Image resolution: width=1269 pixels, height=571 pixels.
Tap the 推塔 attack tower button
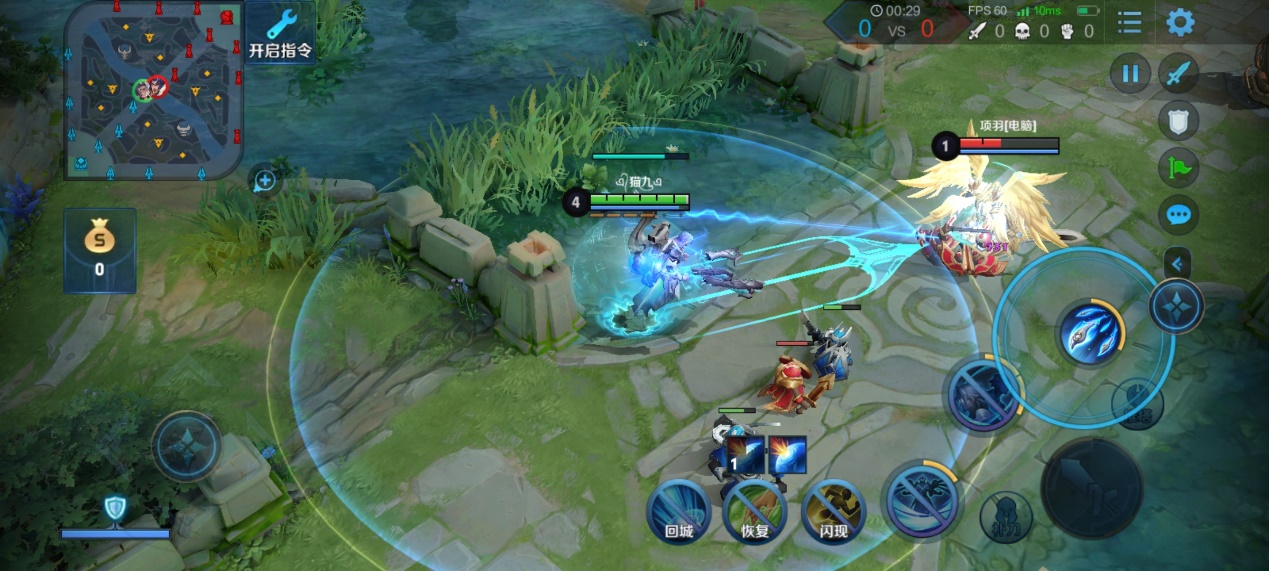pos(1138,404)
